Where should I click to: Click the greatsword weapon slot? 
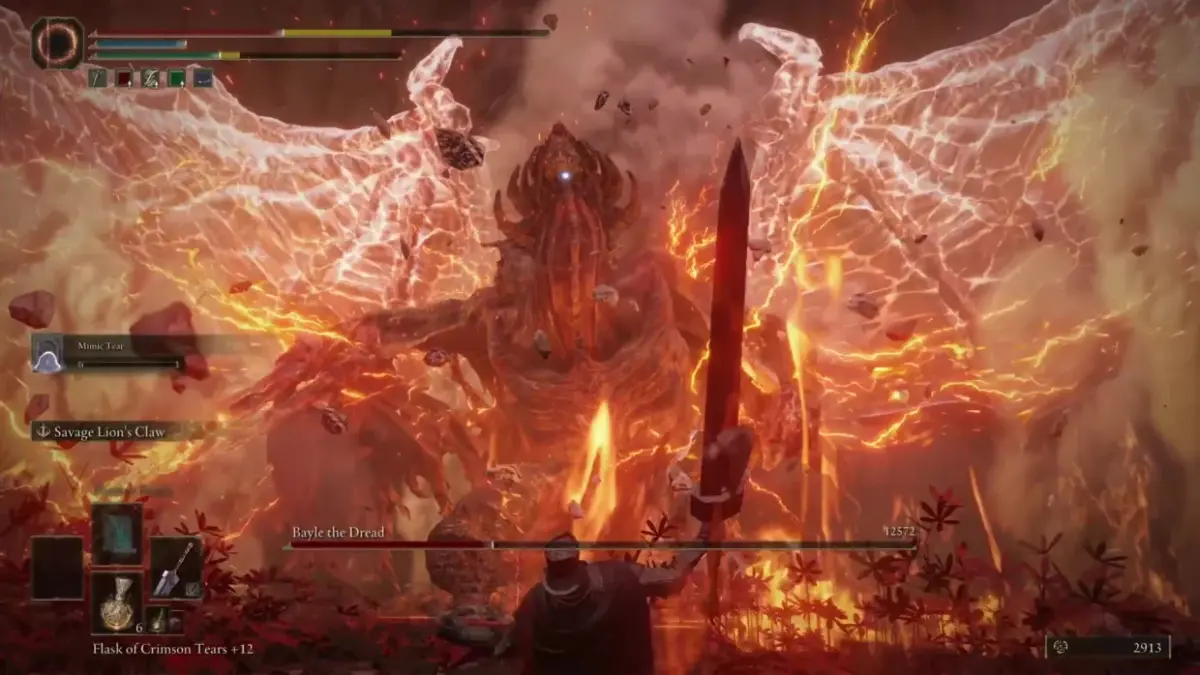[x=175, y=568]
